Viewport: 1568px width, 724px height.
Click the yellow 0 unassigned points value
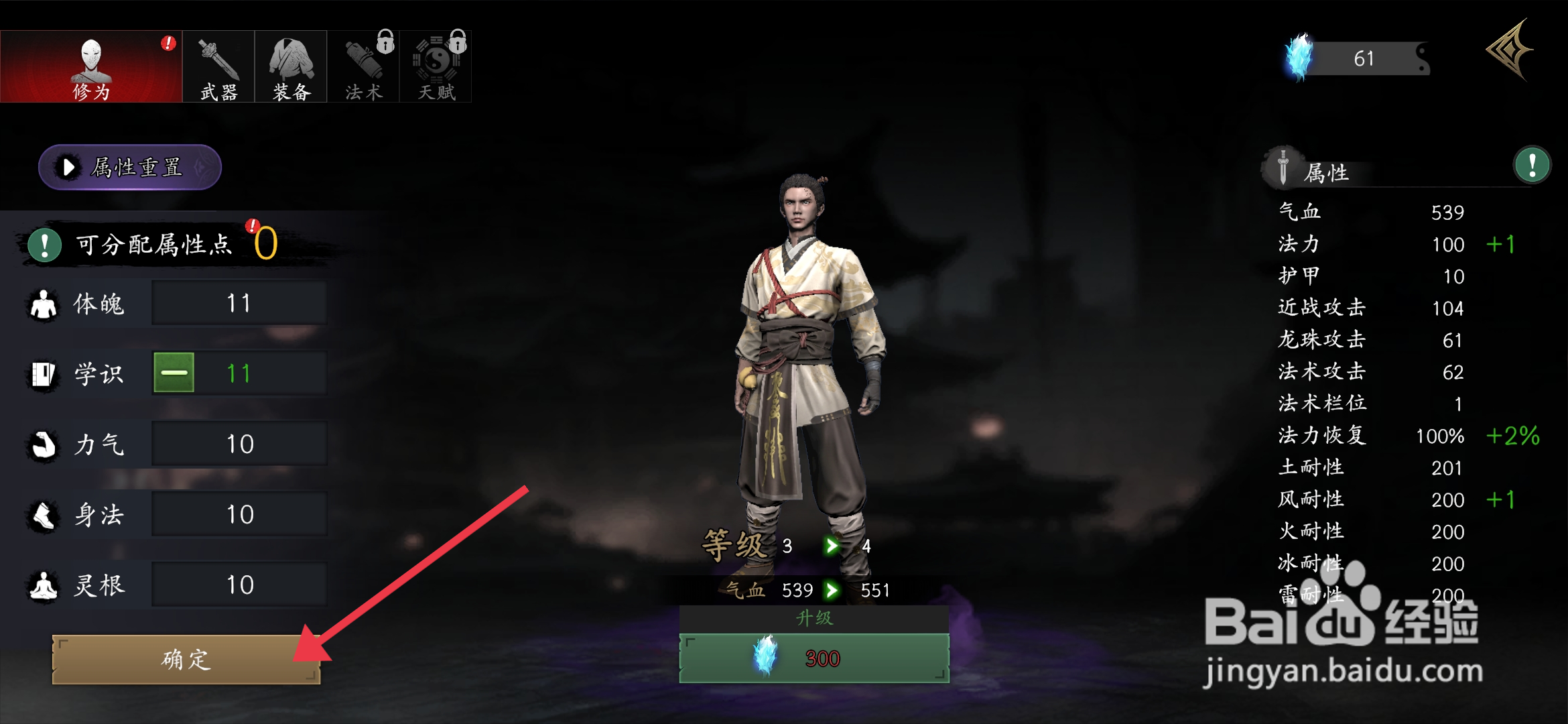point(267,245)
